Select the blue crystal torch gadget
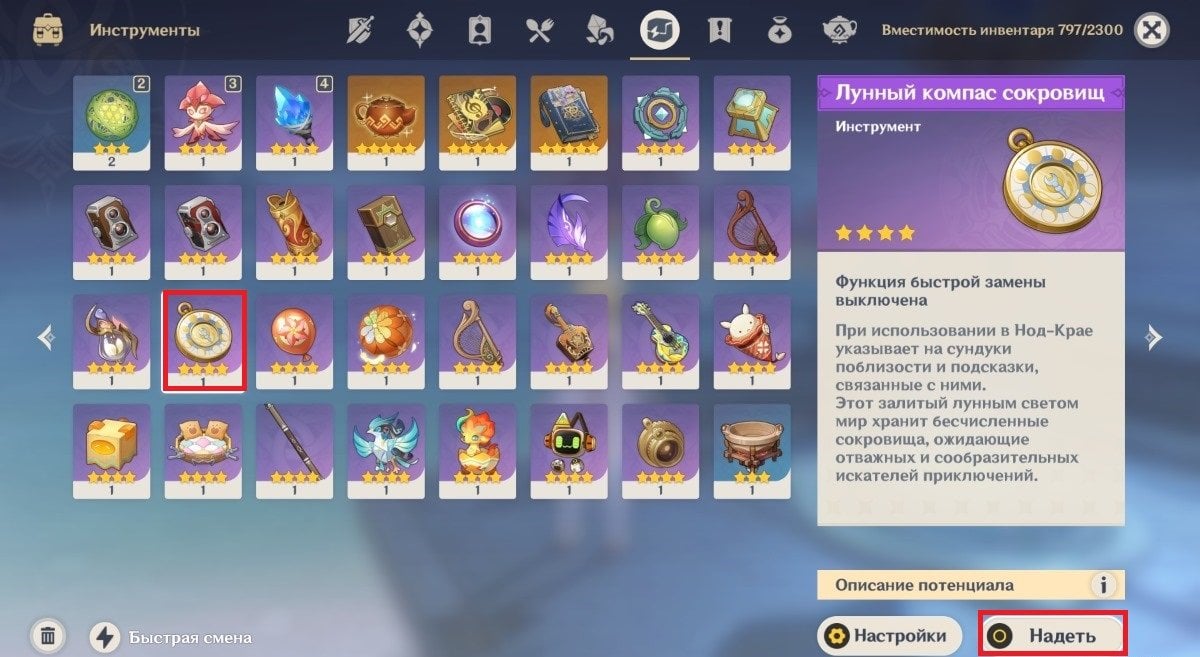This screenshot has width=1200, height=657. (x=295, y=121)
